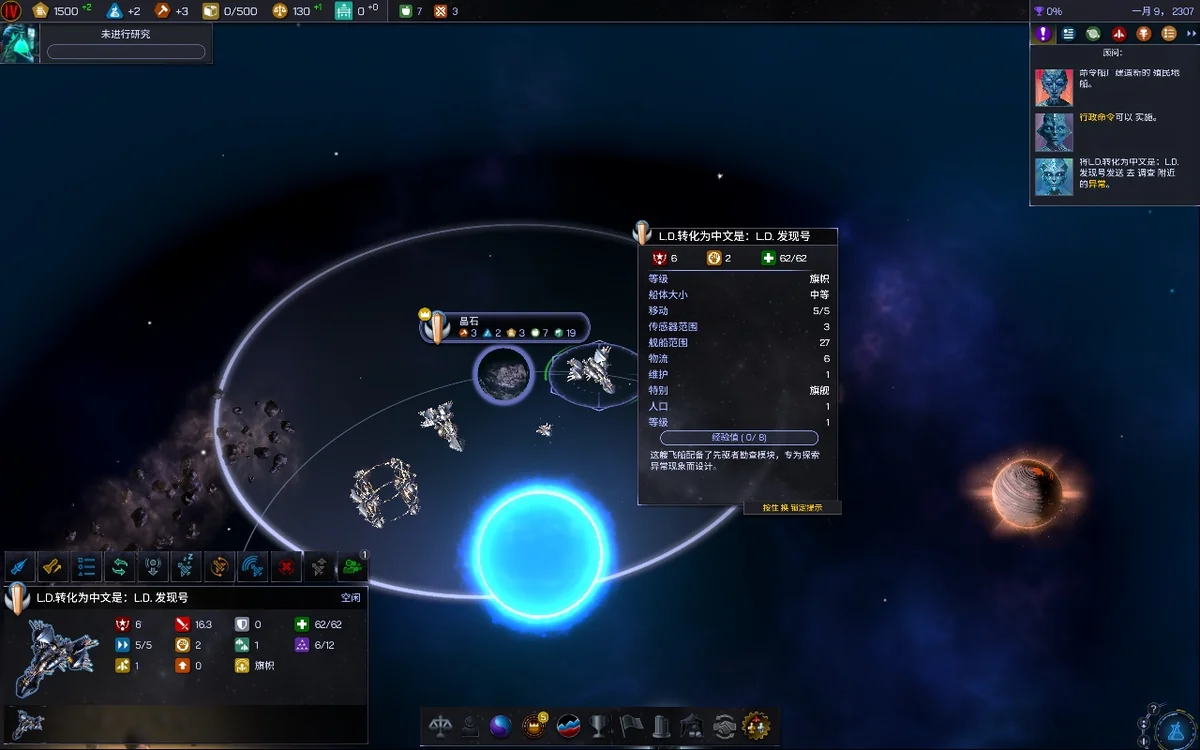Switch to the purple exclamation advisor tab
The height and width of the screenshot is (750, 1200).
(1044, 33)
